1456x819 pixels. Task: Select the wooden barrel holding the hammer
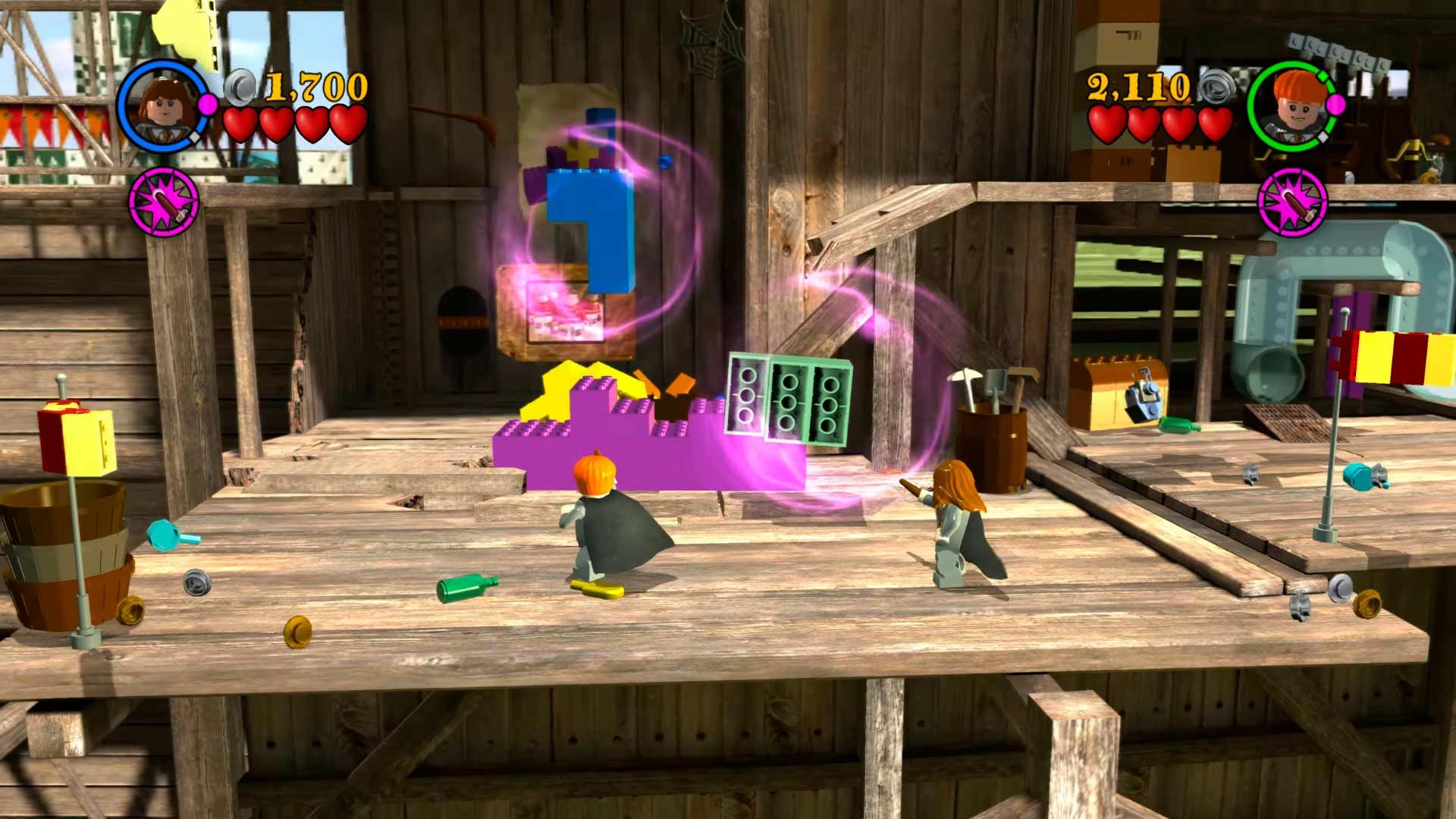click(x=993, y=432)
